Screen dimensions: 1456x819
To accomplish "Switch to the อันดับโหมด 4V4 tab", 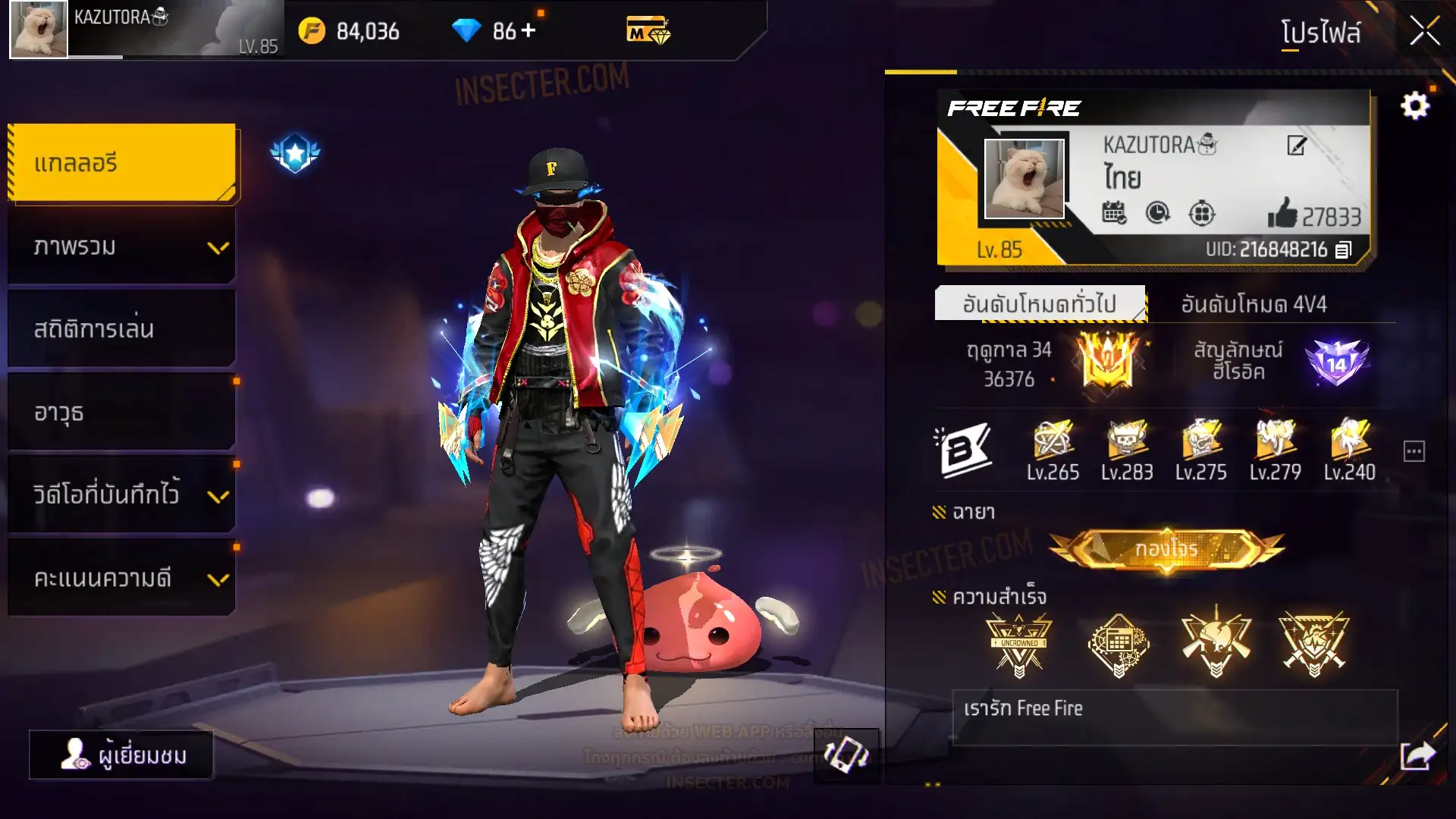I will [1254, 305].
